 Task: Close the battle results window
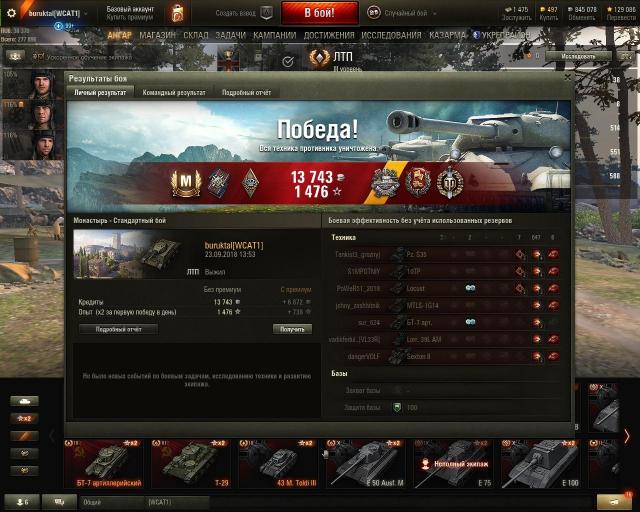click(x=567, y=77)
